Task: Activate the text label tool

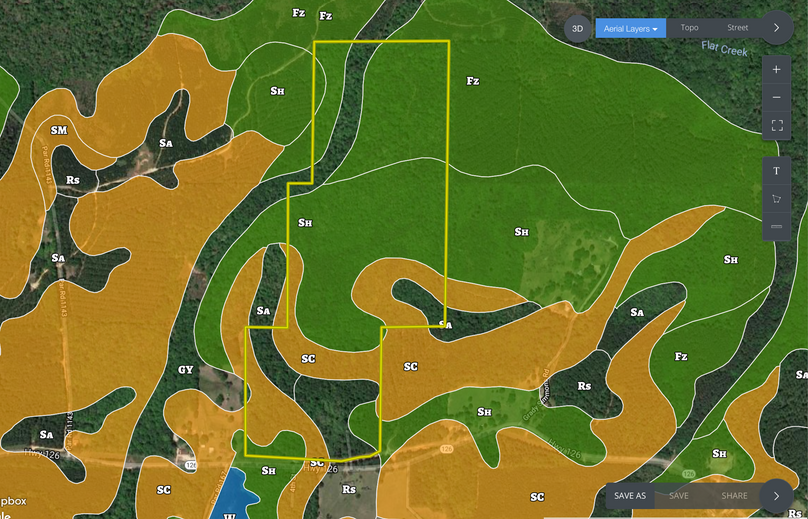Action: click(x=777, y=171)
